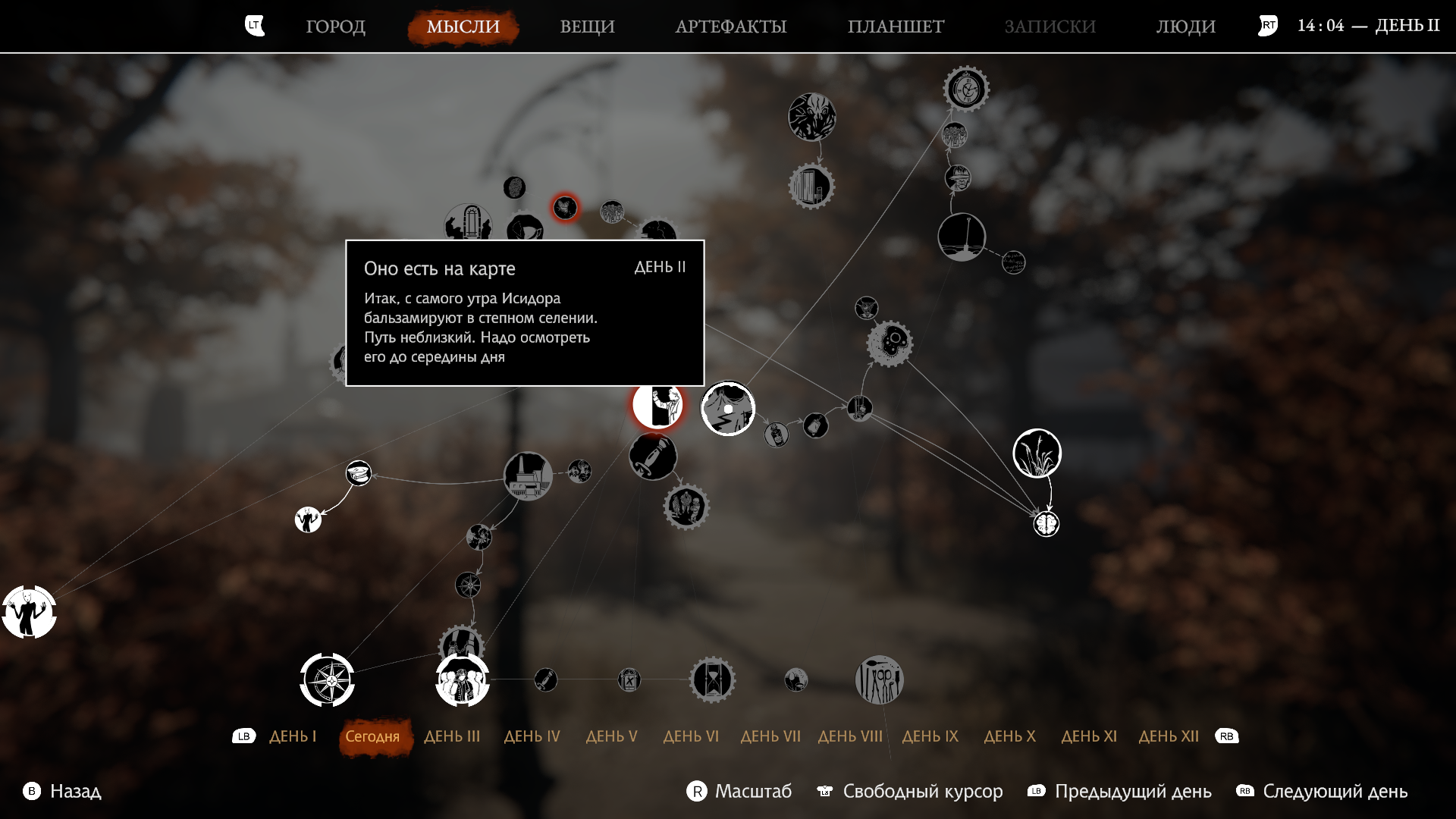Activate the ДЕНЬ XII day marker
Screen dimensions: 1456x819
click(x=1169, y=736)
